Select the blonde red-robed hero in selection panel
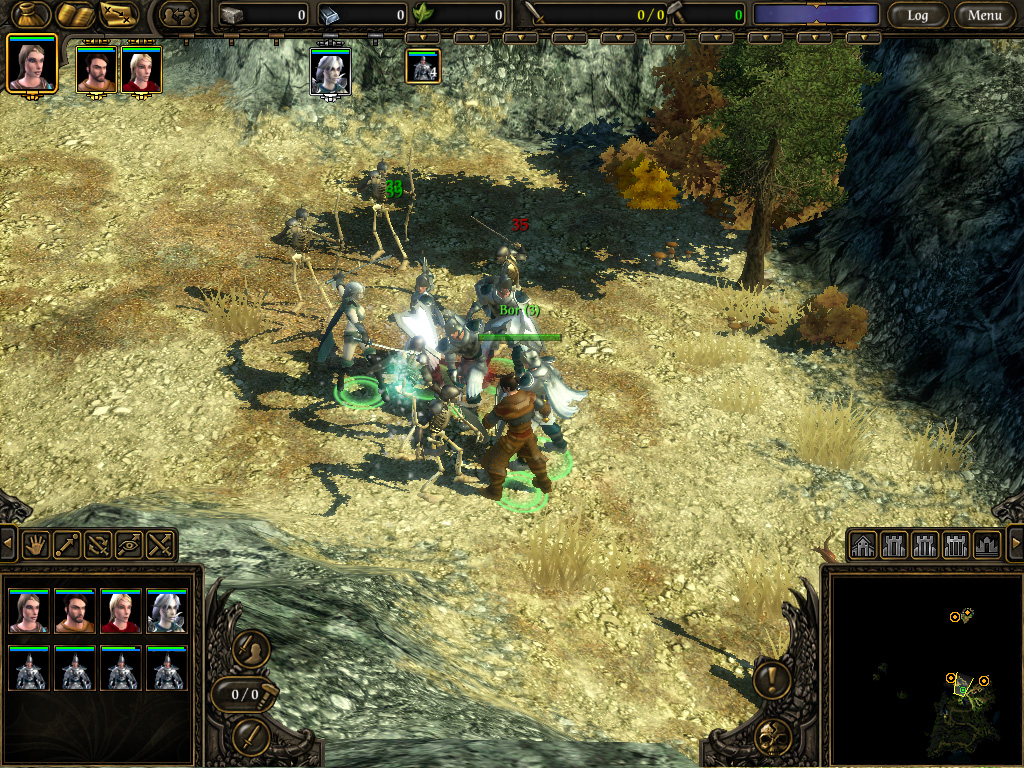This screenshot has width=1024, height=768. point(121,612)
